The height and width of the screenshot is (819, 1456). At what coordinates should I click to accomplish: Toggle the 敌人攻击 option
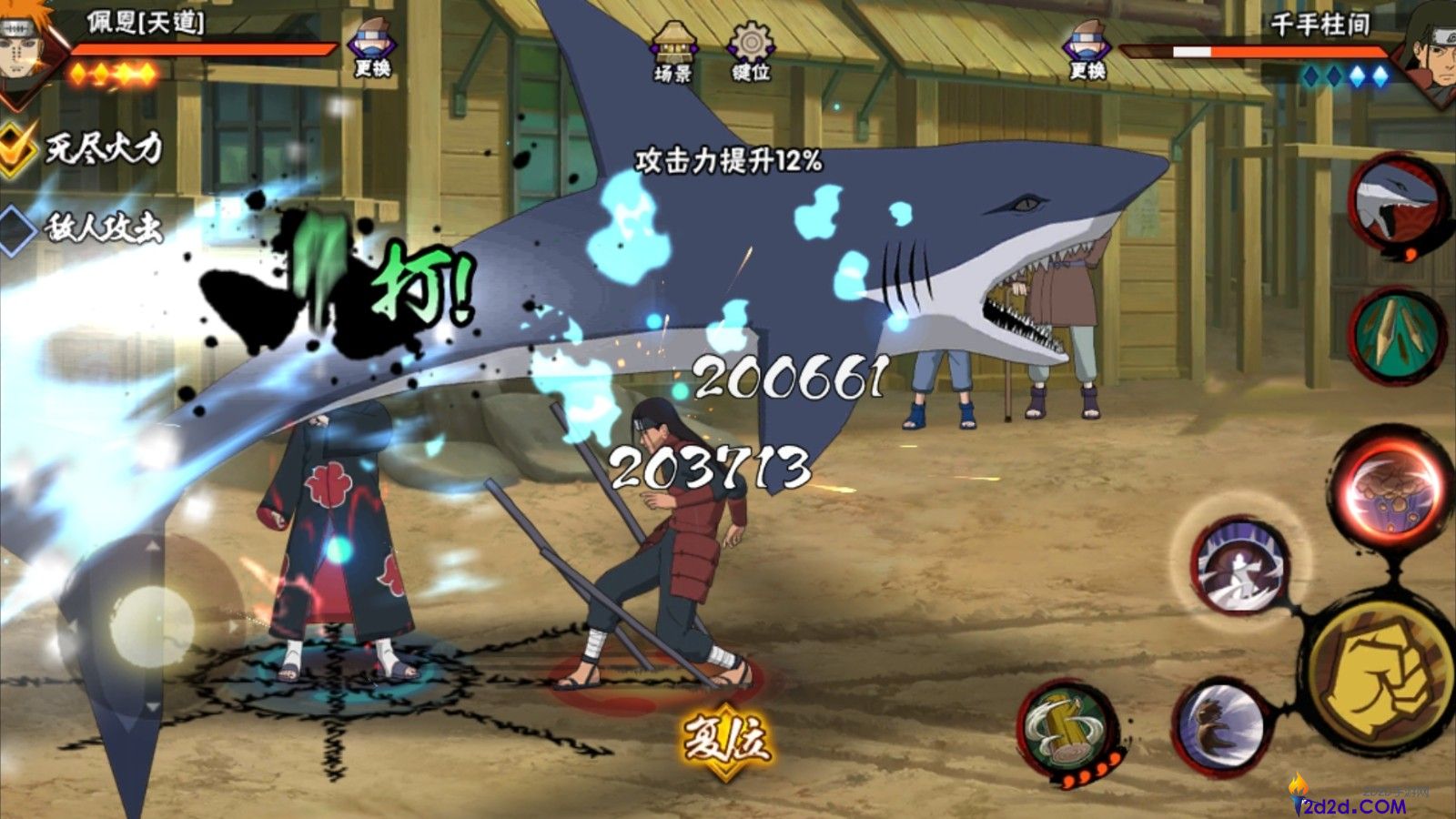click(x=82, y=227)
